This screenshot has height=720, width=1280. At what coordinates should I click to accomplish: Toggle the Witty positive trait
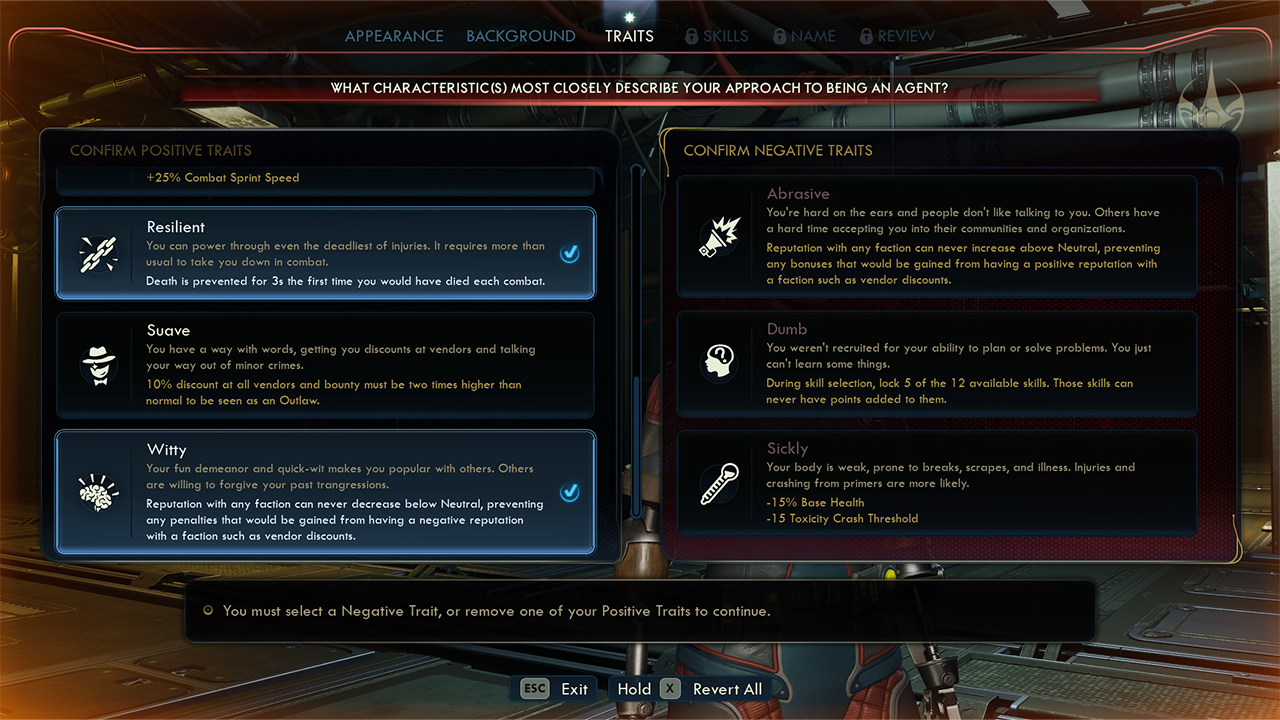(325, 492)
